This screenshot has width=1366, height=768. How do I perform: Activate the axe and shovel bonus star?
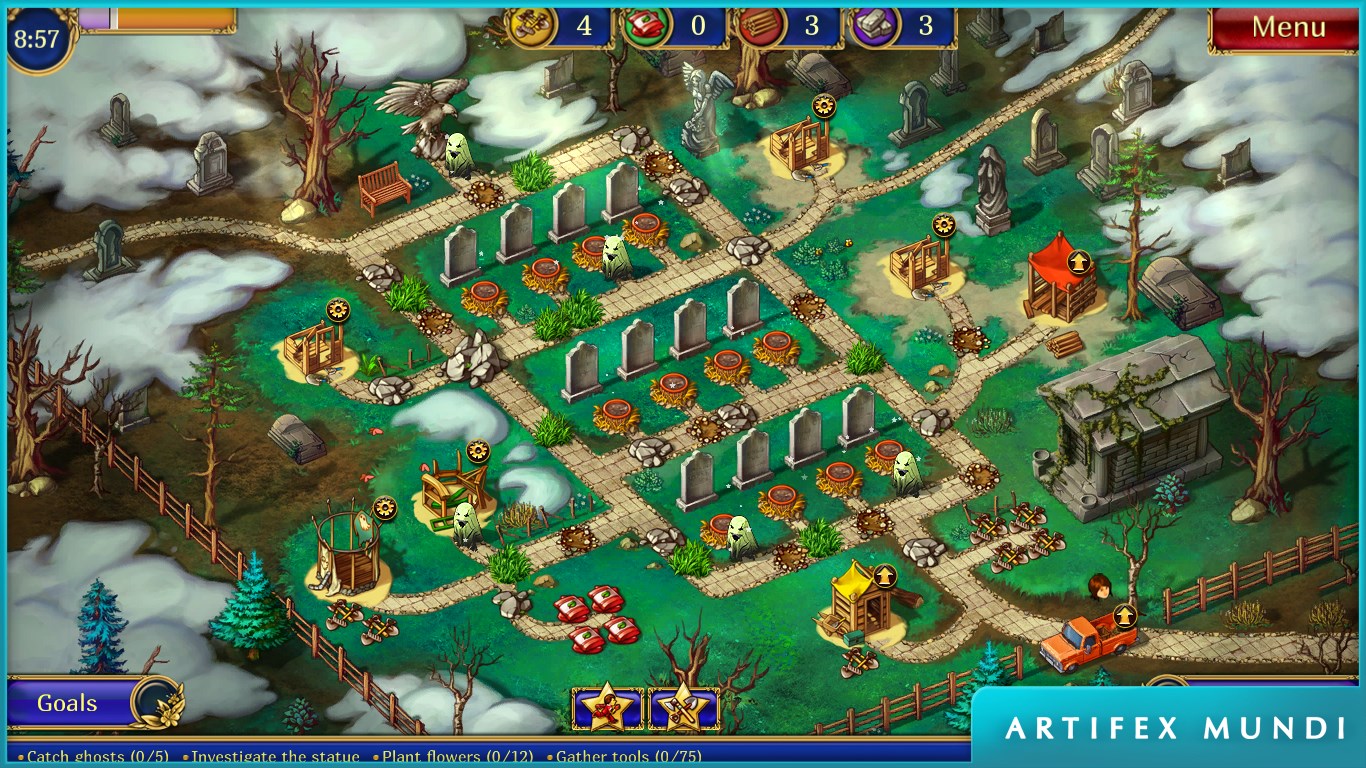tap(684, 708)
